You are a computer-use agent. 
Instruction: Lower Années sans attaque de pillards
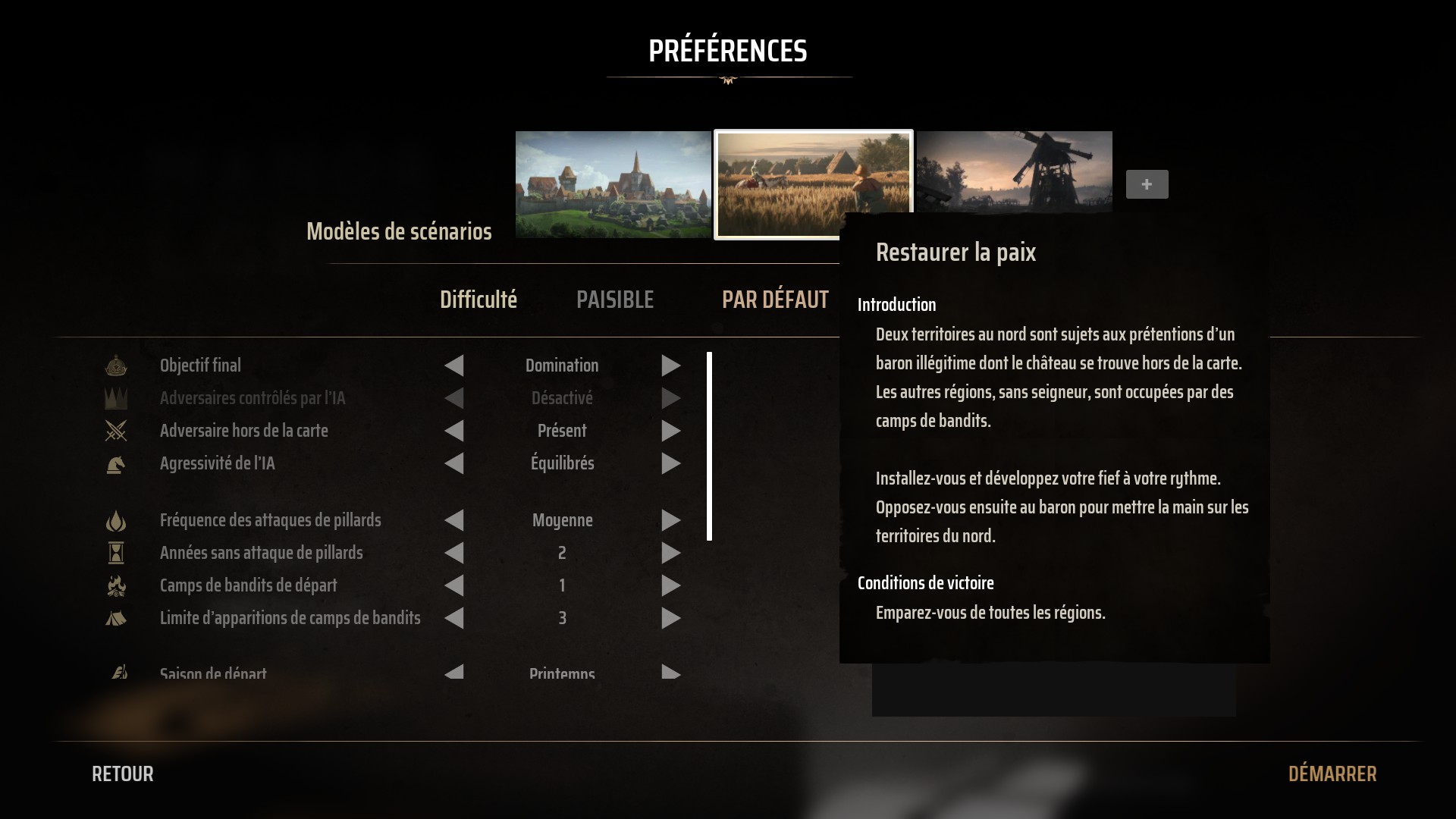coord(454,553)
